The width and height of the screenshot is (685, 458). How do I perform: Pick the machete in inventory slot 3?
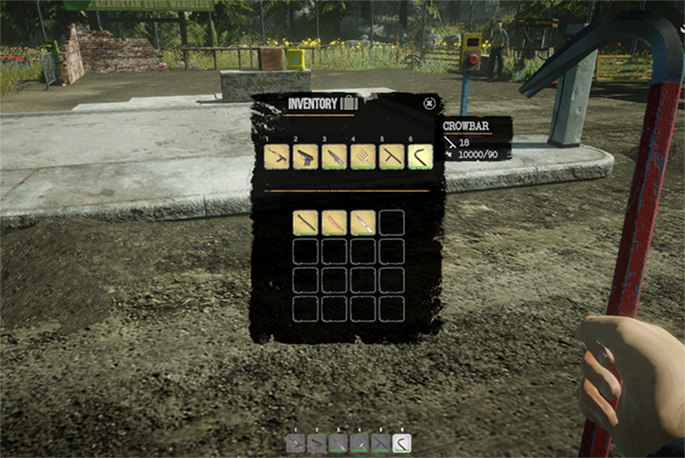(x=335, y=157)
